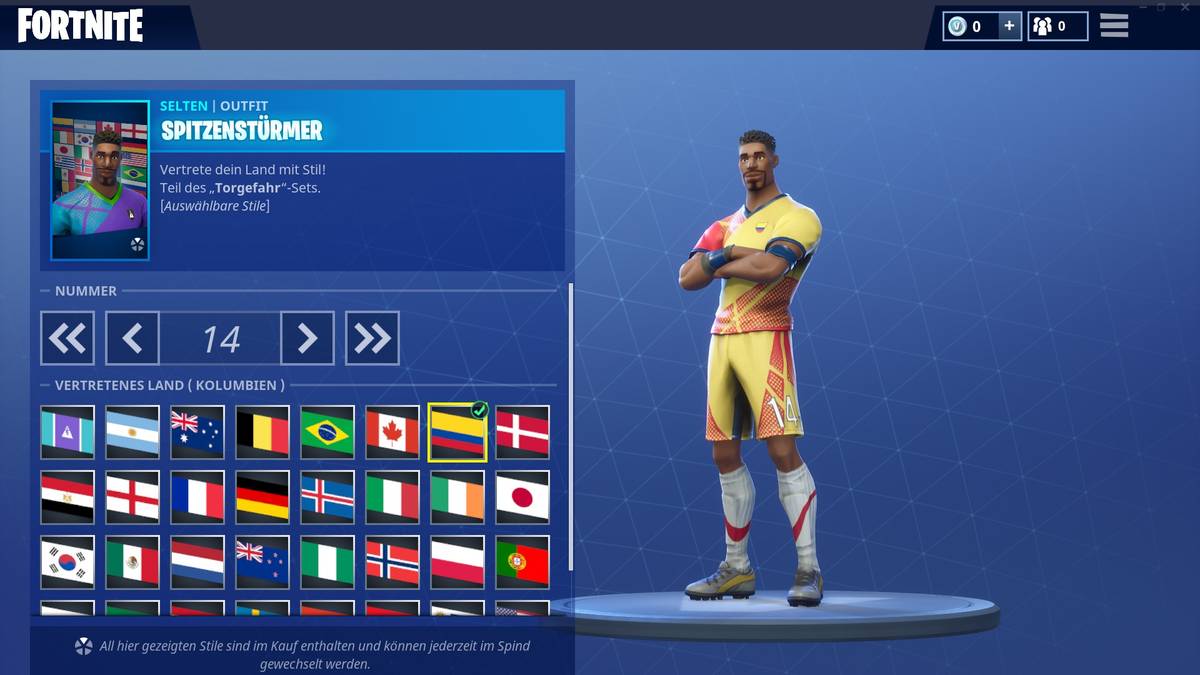Open the friends list icon
The height and width of the screenshot is (675, 1200).
pyautogui.click(x=1056, y=27)
